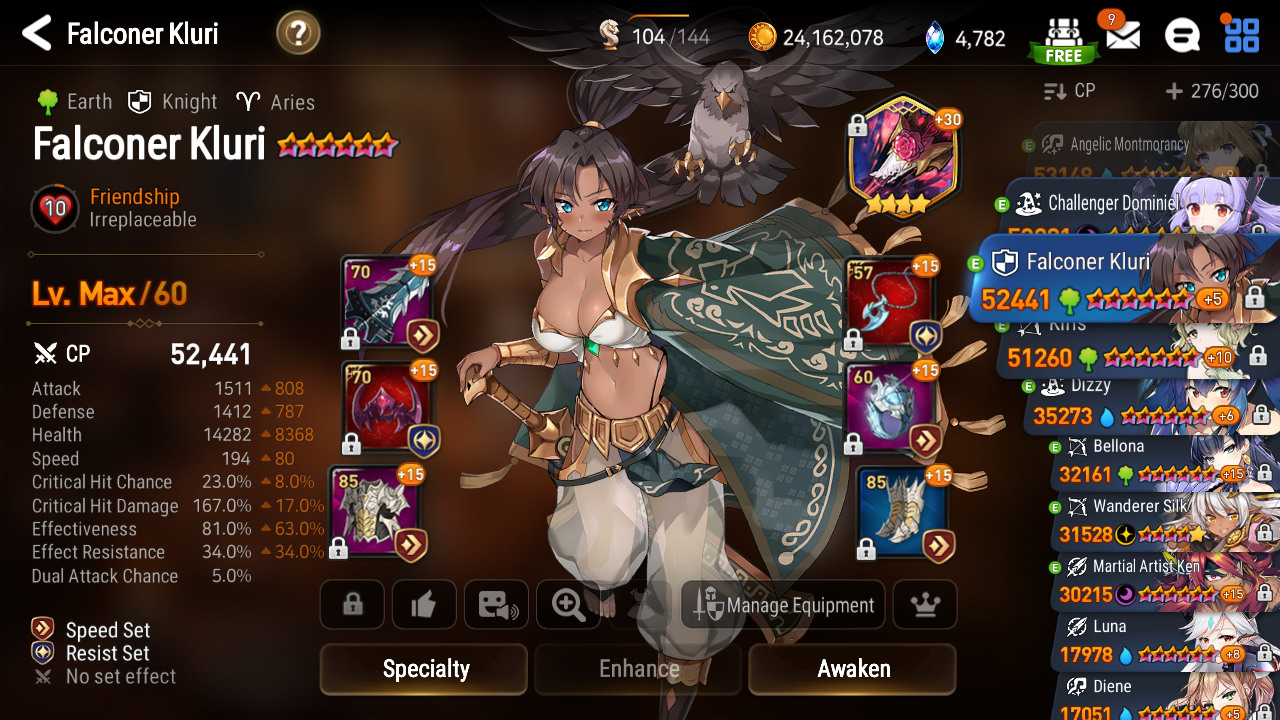Open the chat speech bubble icon
This screenshot has width=1280, height=720.
[x=1182, y=37]
